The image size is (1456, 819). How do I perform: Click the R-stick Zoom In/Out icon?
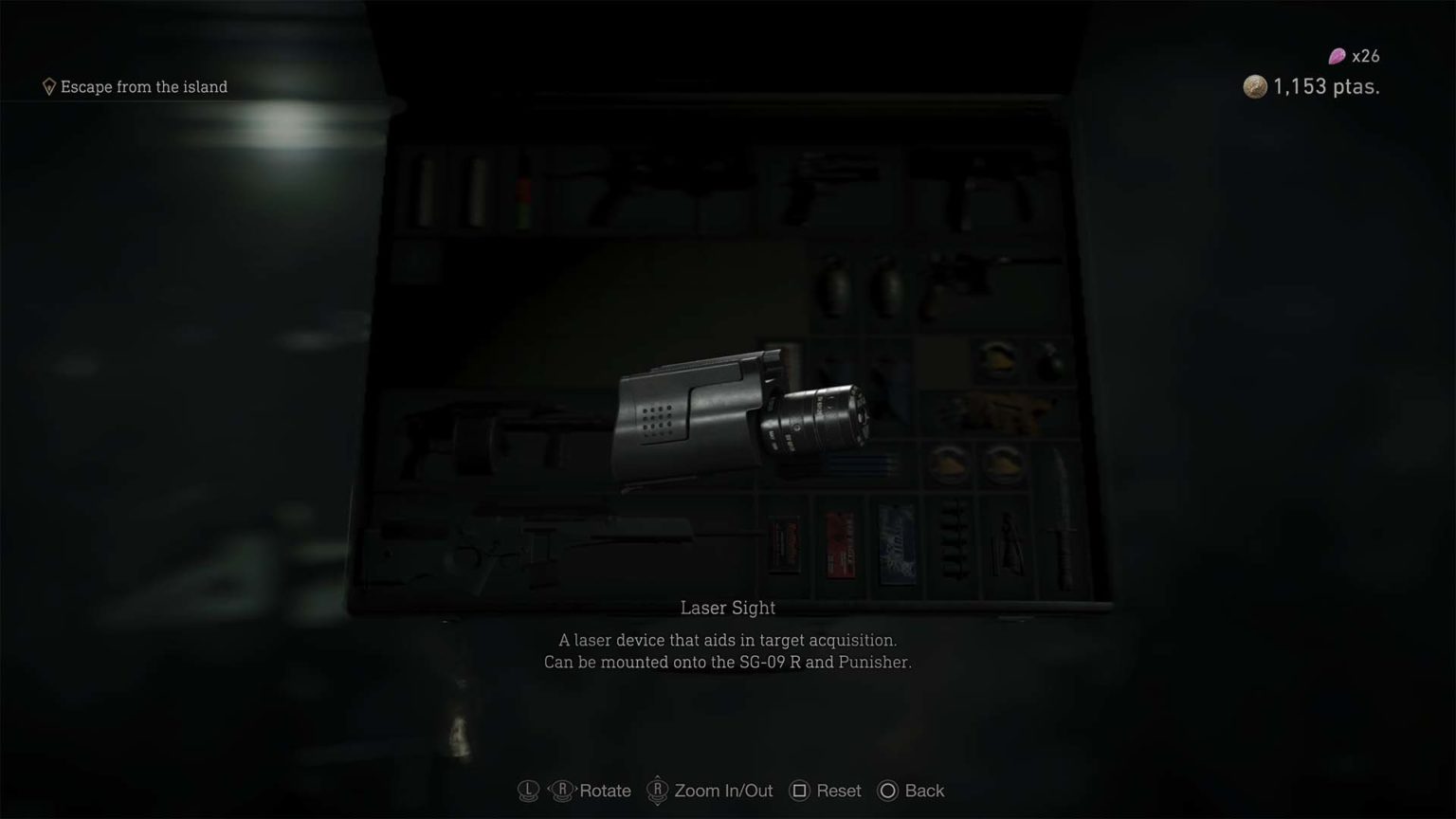[656, 790]
